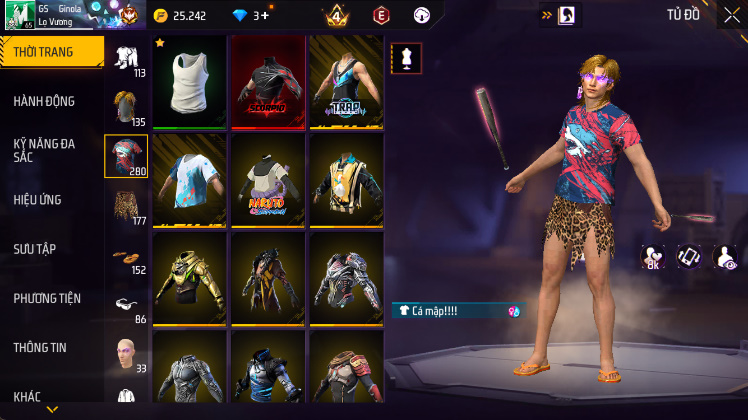The width and height of the screenshot is (748, 420).
Task: Close the wardrobe with the X button
Action: point(731,15)
